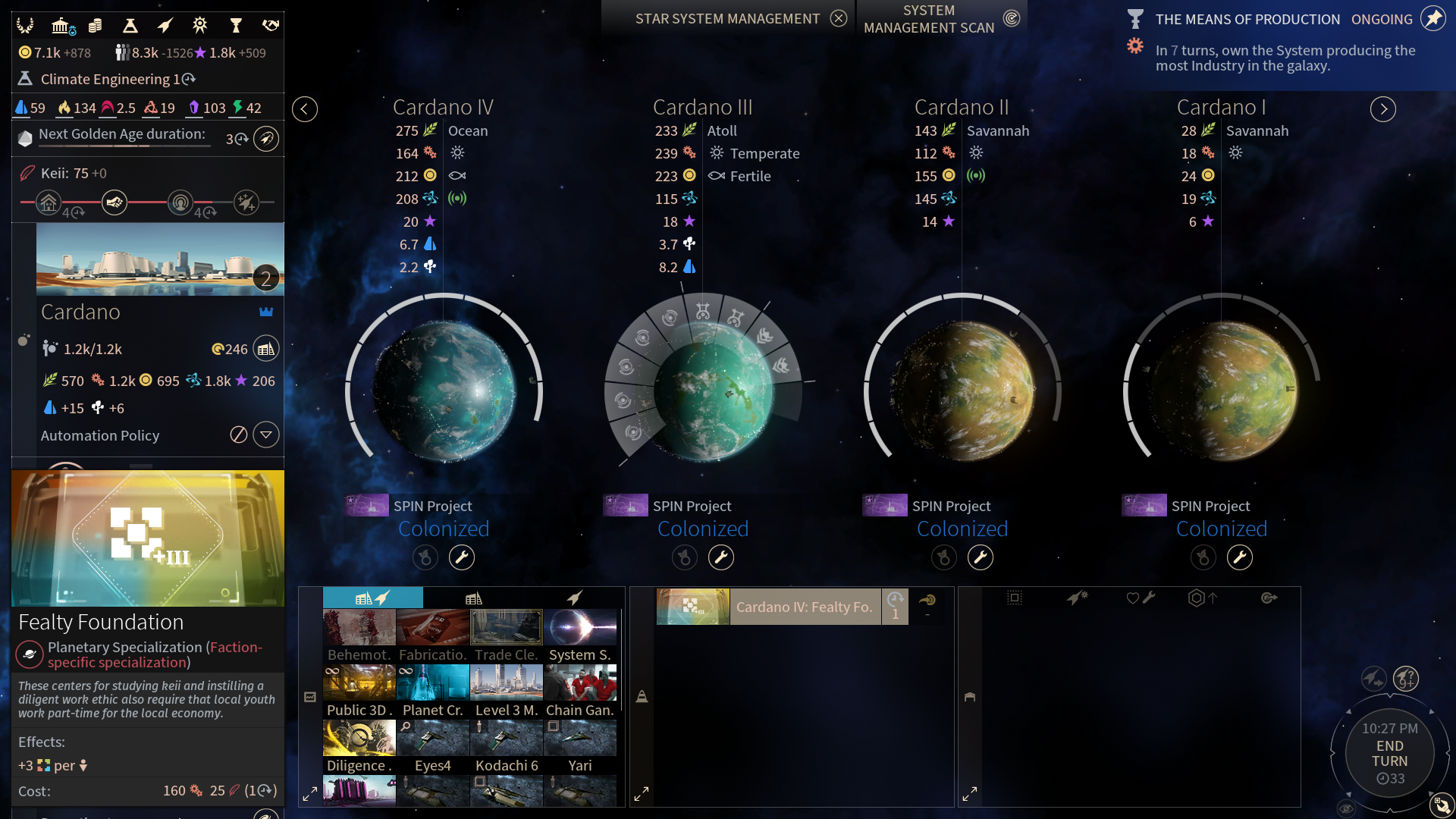
Task: Go to the previous star system arrow
Action: coord(305,109)
